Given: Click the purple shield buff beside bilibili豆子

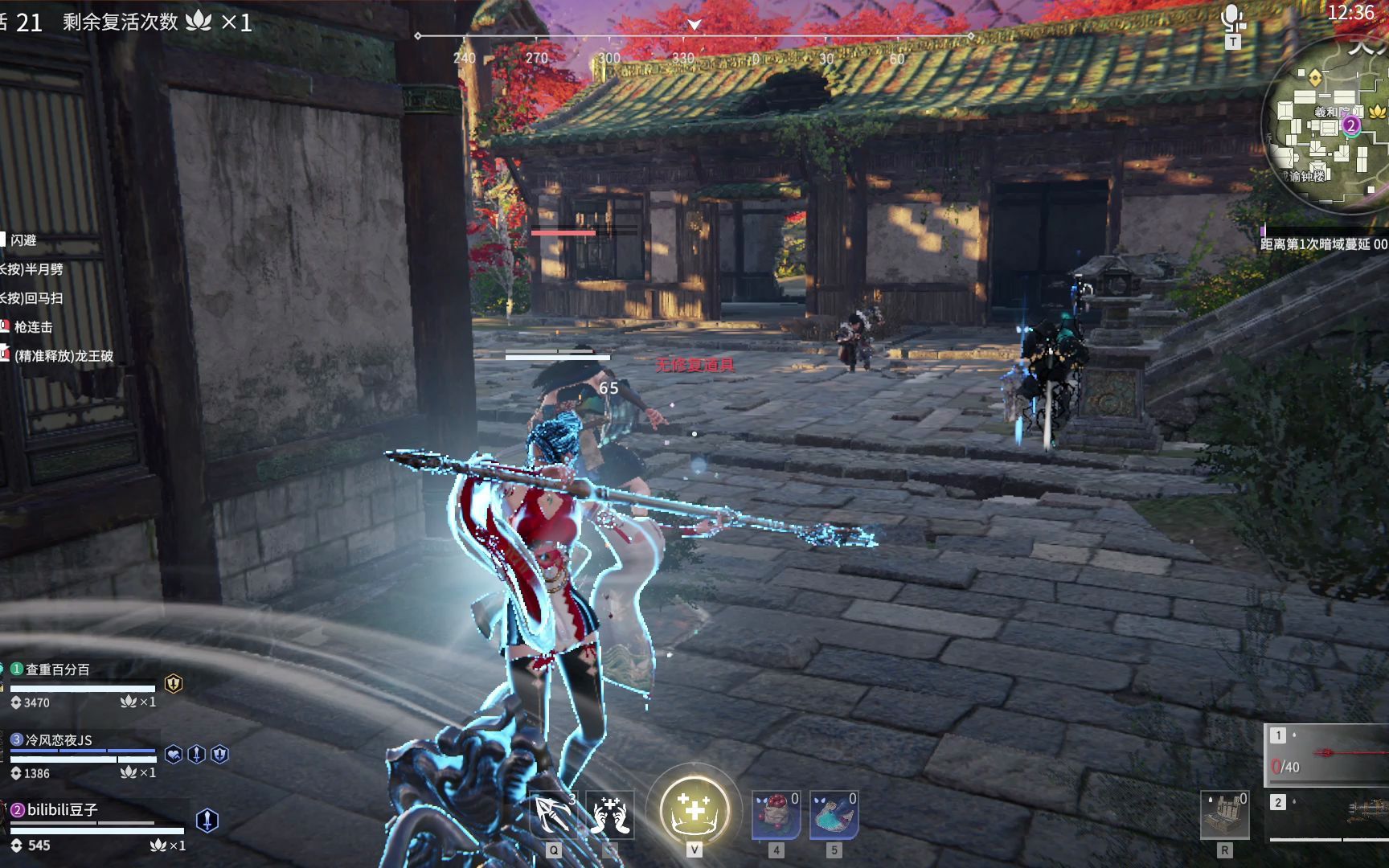Looking at the screenshot, I should pyautogui.click(x=207, y=820).
